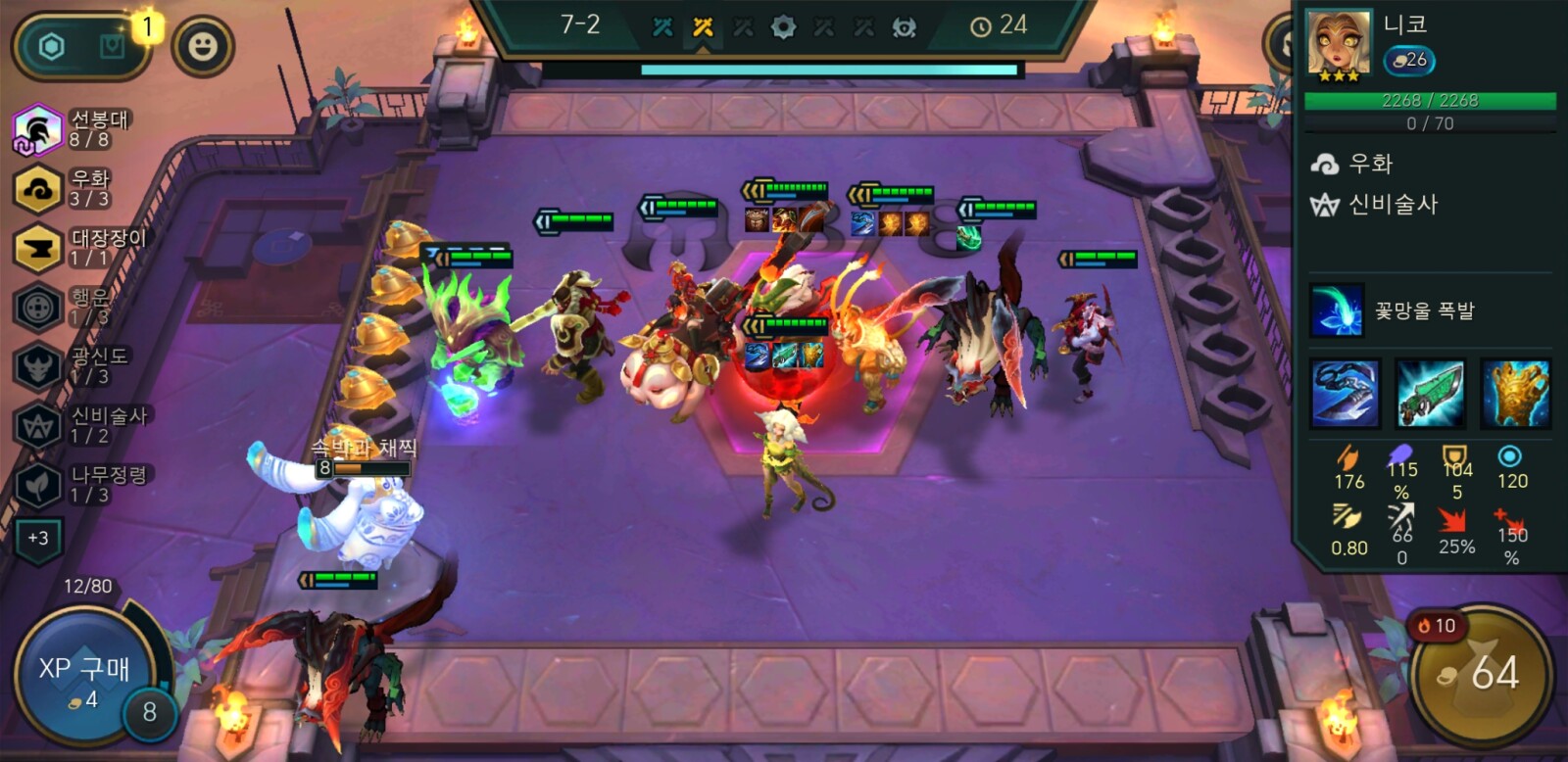Expand the +3 additional traits badge

(x=38, y=538)
